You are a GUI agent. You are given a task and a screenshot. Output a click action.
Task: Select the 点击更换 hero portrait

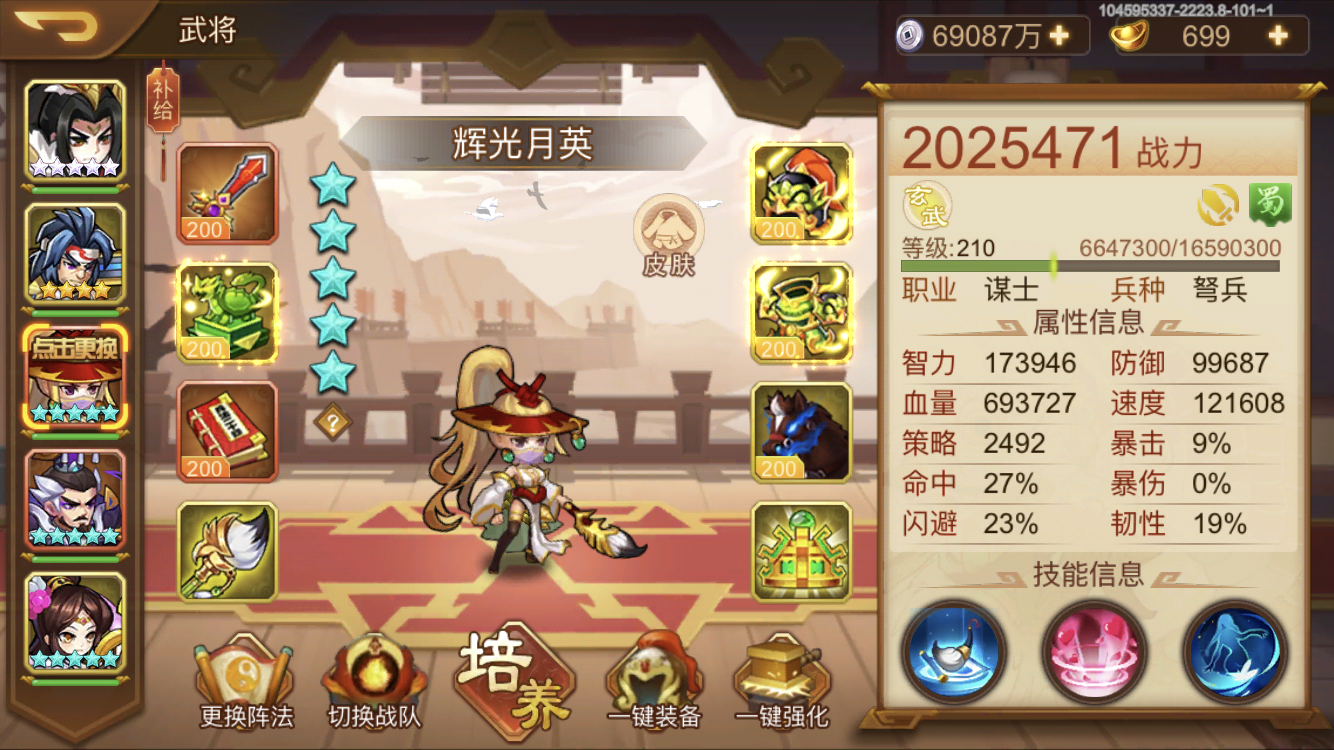point(73,376)
